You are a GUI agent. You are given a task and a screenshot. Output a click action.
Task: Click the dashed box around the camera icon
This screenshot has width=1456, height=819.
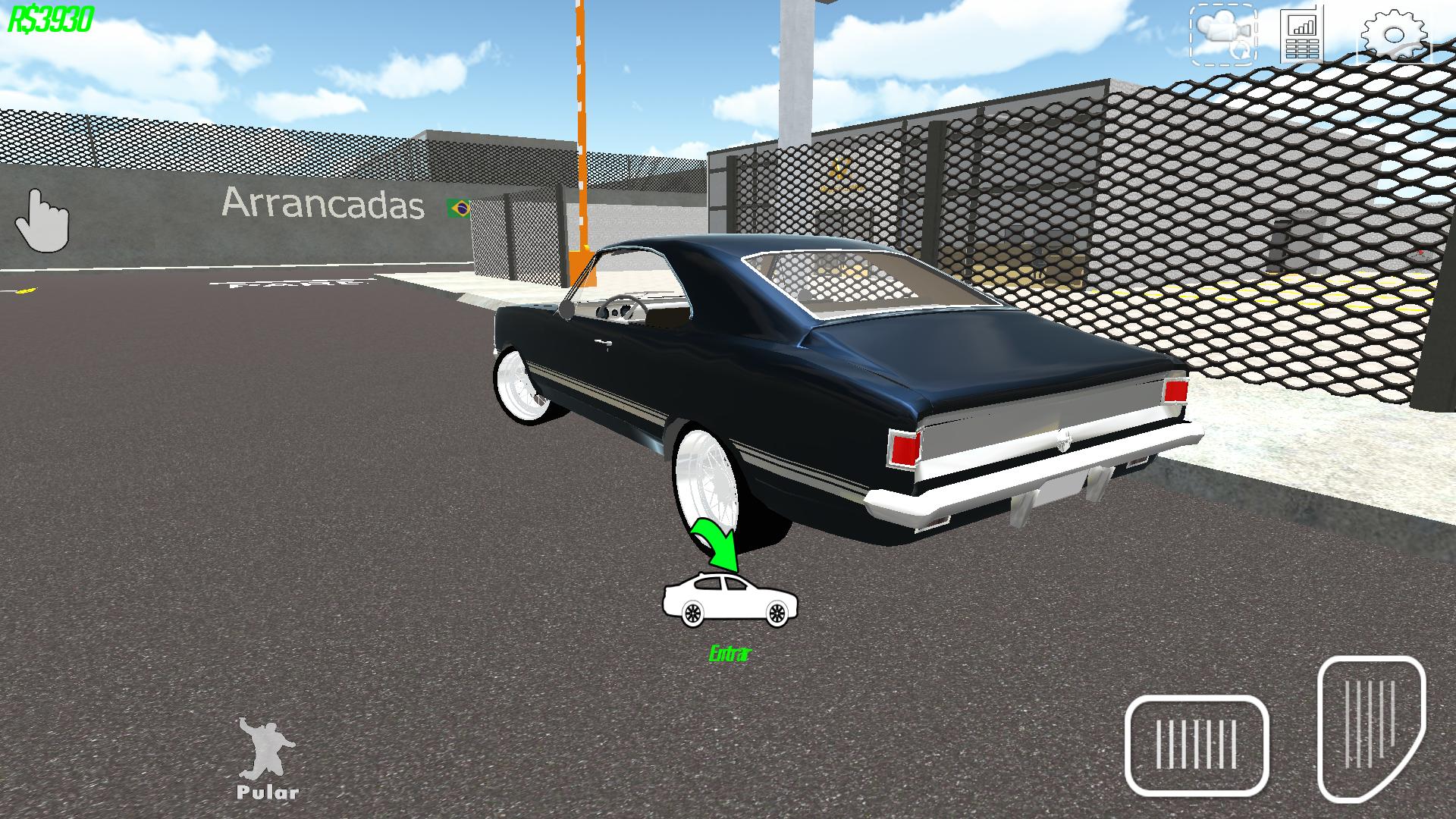pyautogui.click(x=1224, y=34)
